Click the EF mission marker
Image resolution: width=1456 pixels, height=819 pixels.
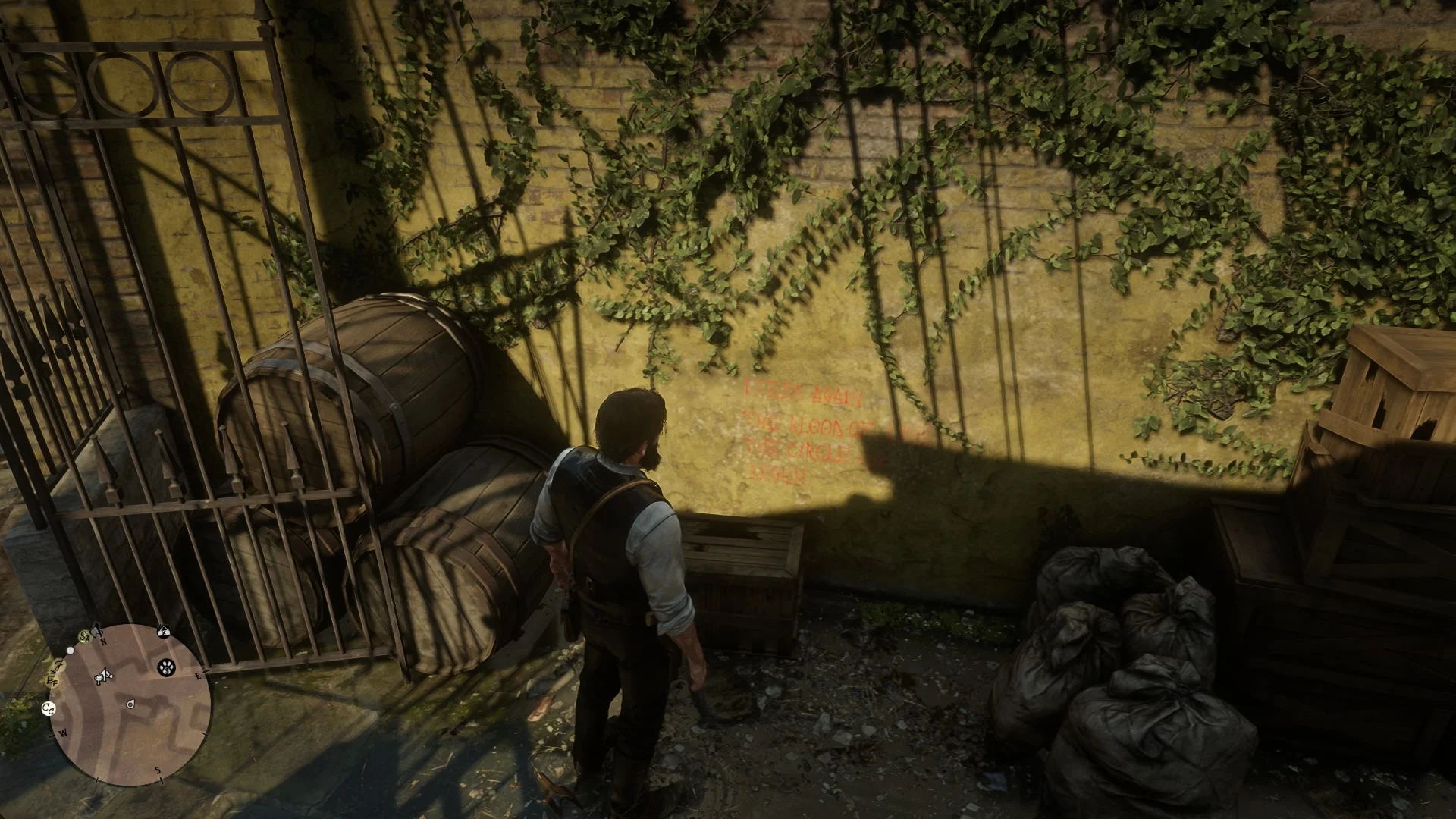[53, 681]
